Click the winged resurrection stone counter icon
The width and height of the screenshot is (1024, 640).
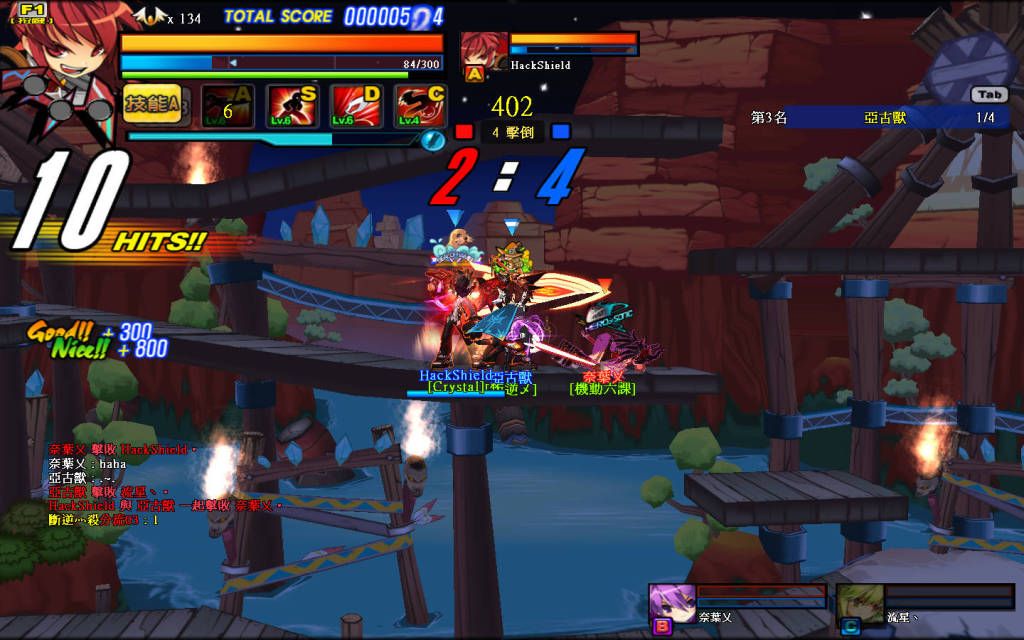point(151,17)
